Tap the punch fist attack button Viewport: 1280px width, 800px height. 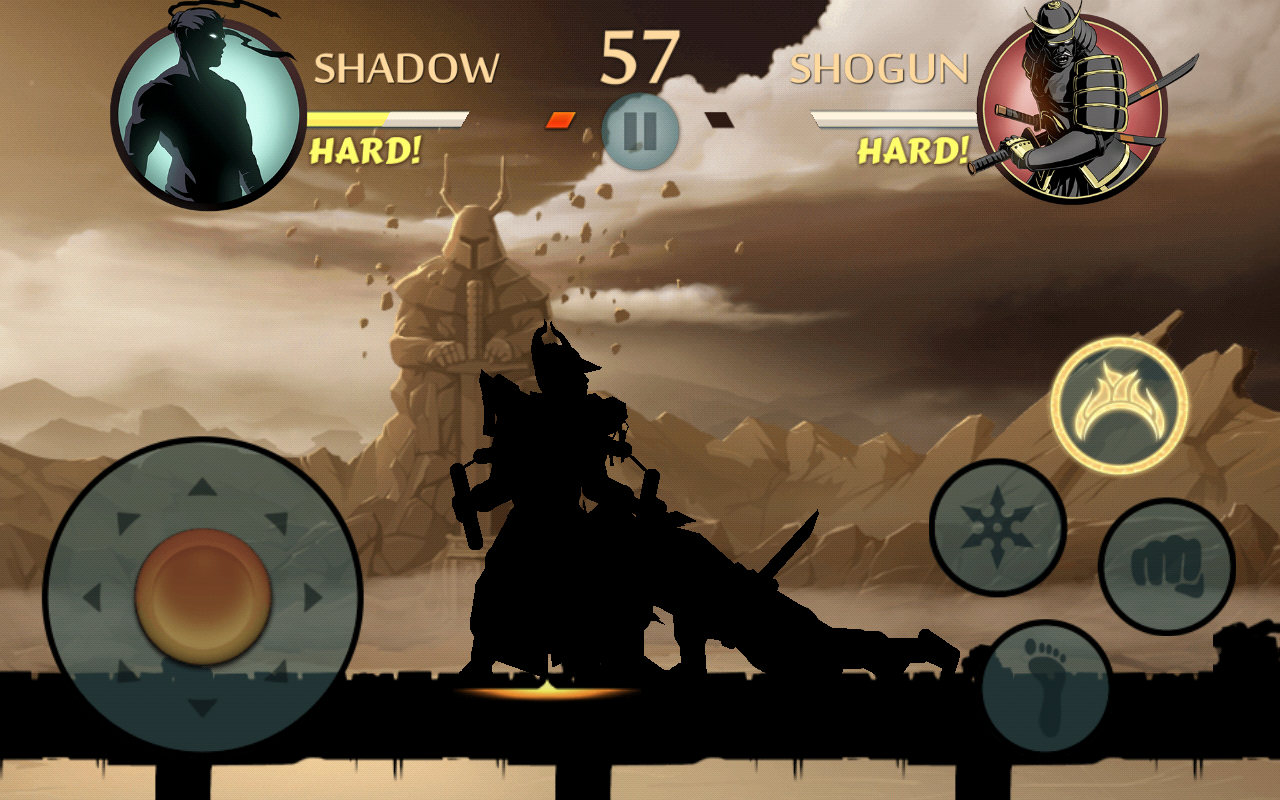click(x=1166, y=566)
